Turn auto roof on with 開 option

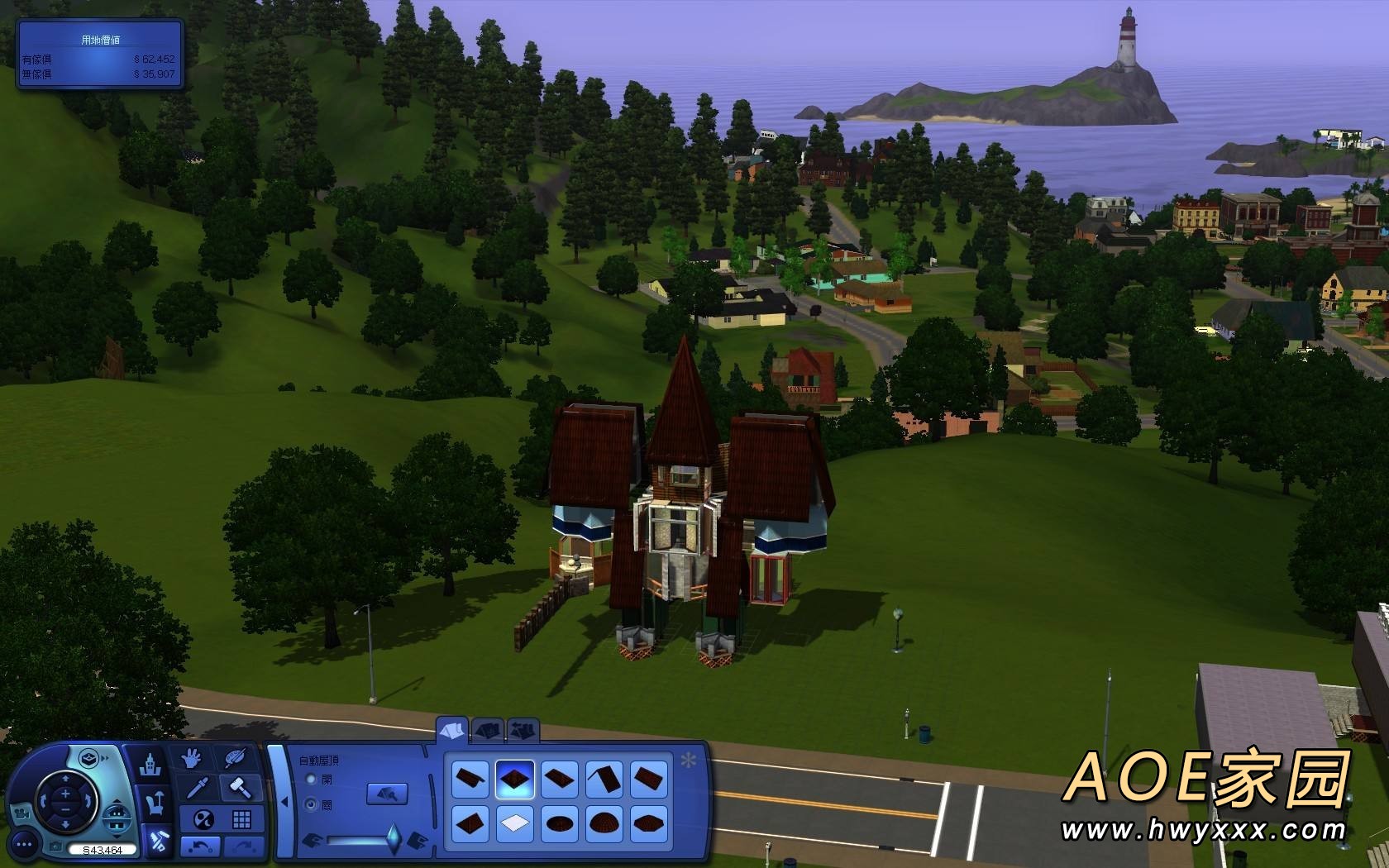point(312,780)
